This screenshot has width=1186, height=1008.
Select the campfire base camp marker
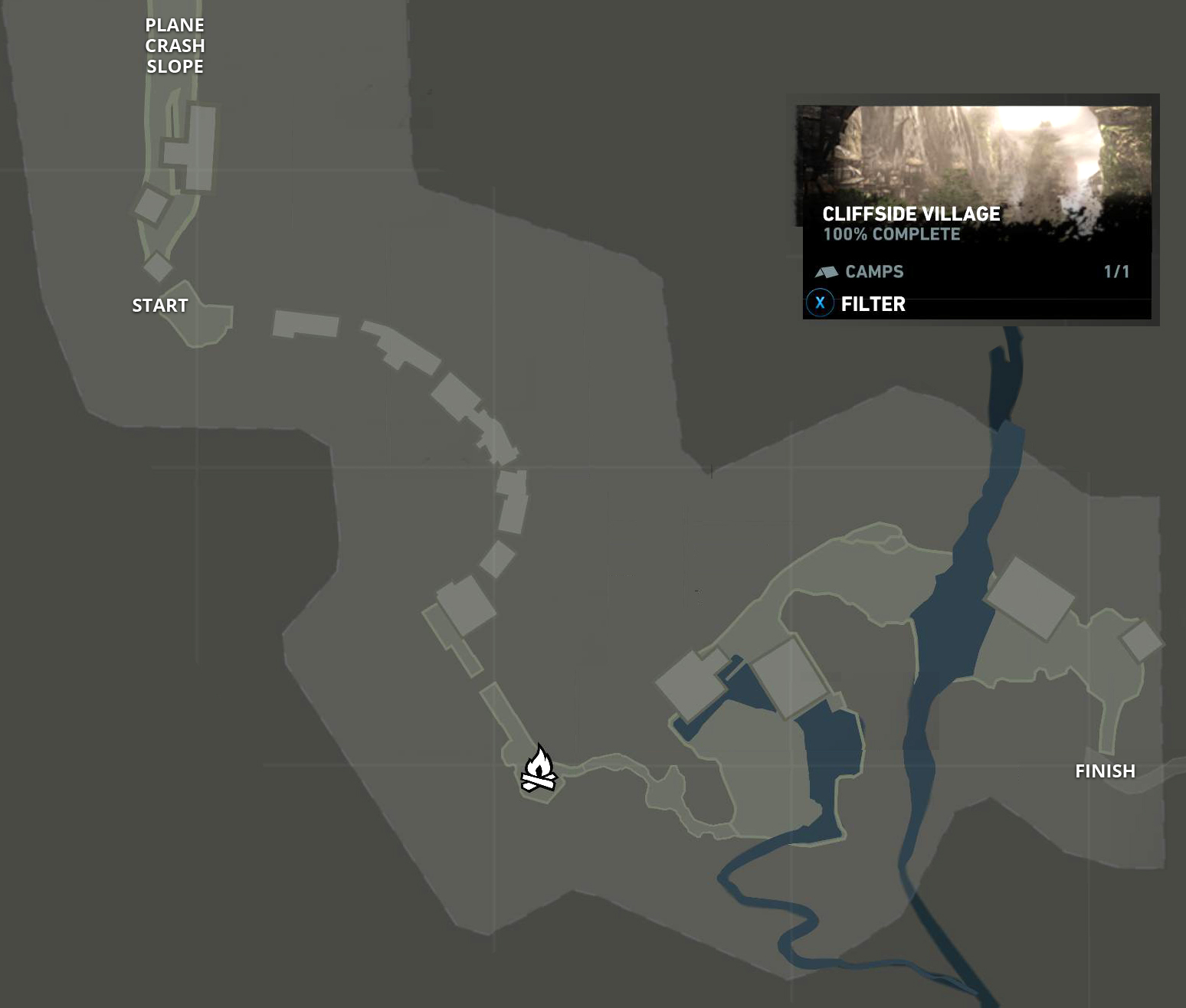click(538, 769)
